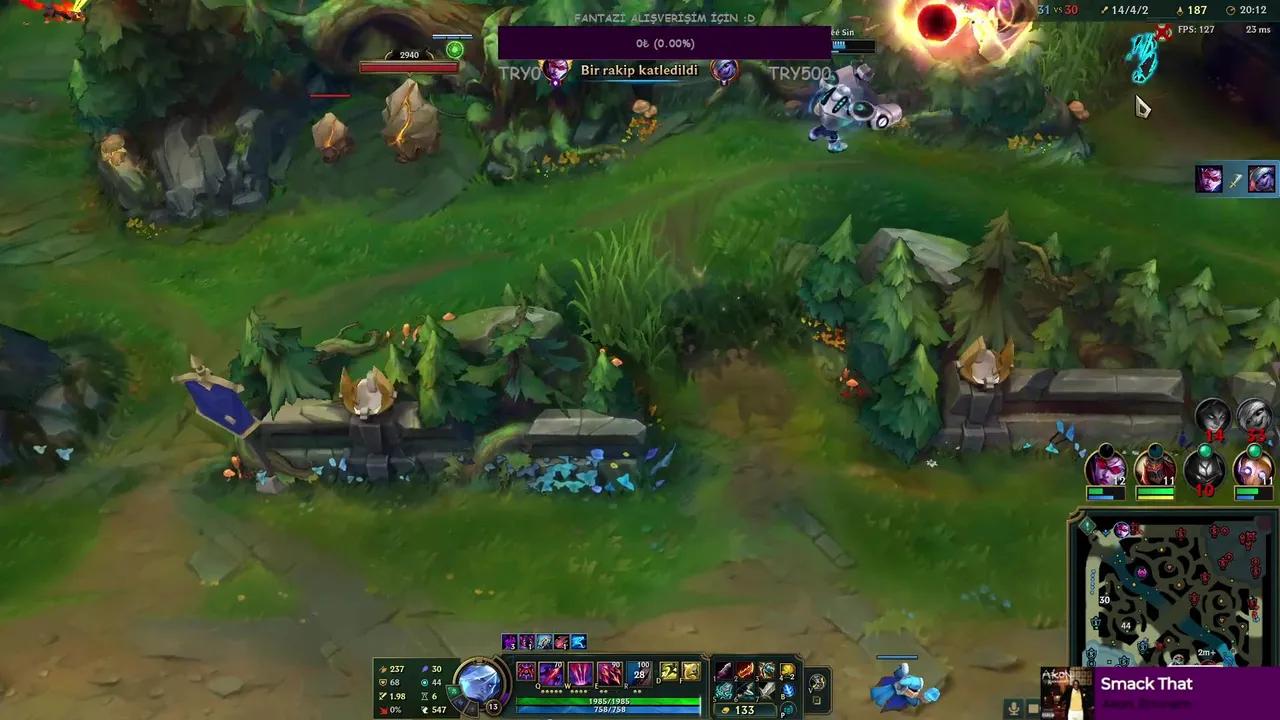Viewport: 1280px width, 720px height.
Task: Activate the item in inventory slot 1
Action: 723,670
